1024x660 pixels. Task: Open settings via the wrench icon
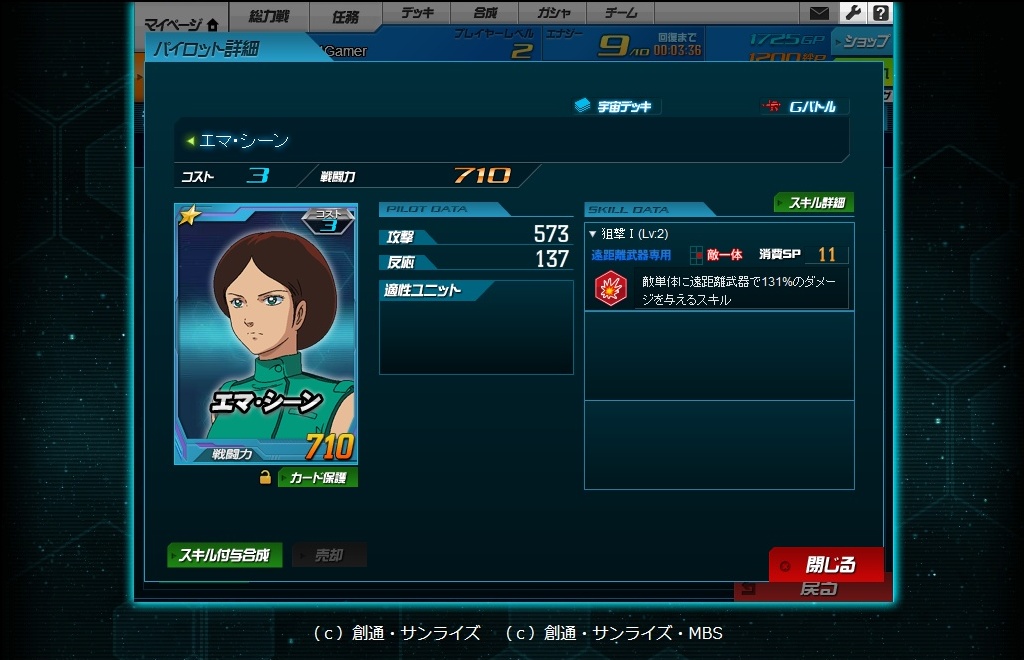[x=851, y=13]
